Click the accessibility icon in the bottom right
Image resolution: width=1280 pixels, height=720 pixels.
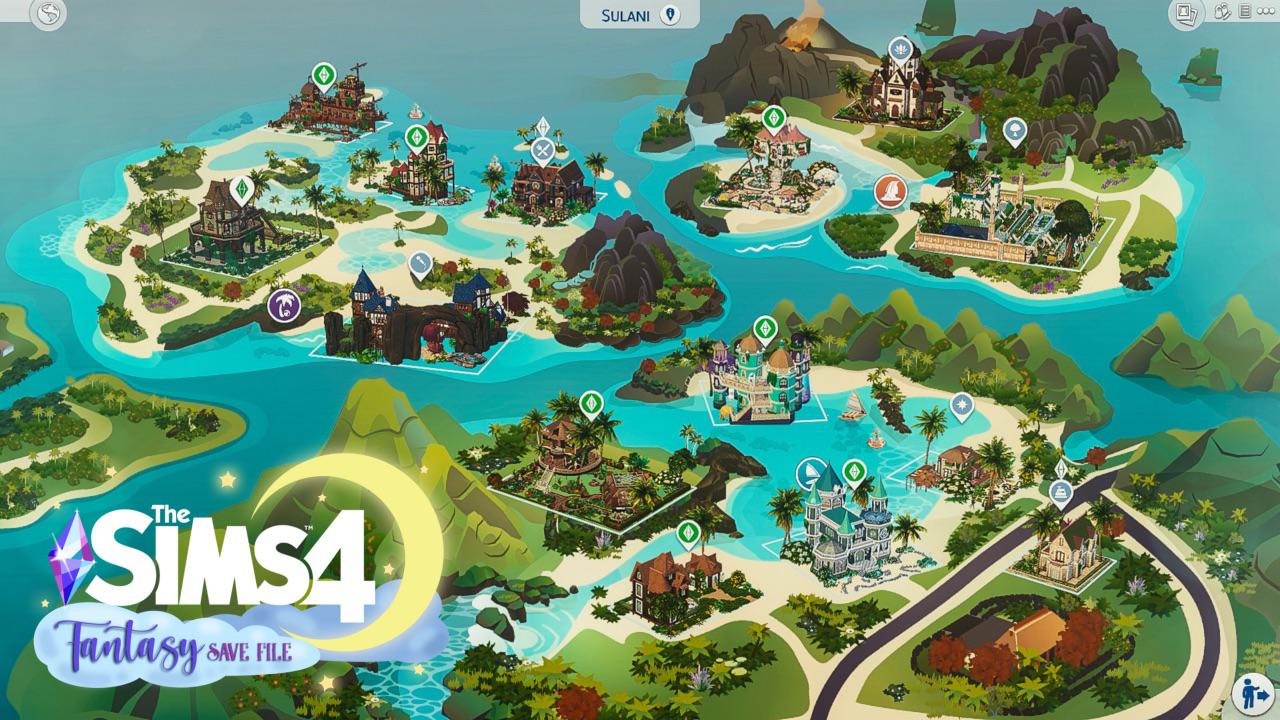point(1252,695)
